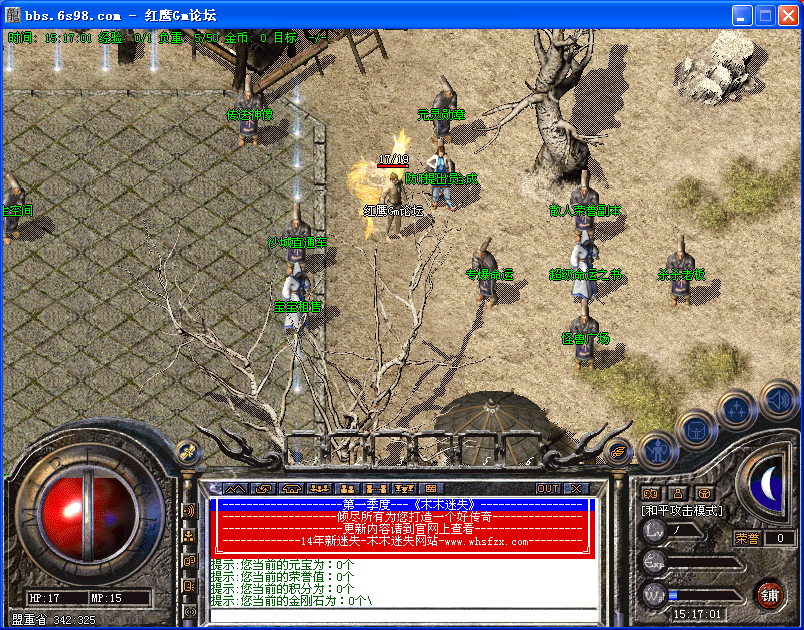
Task: Click the mountain-shaped icon above chat
Action: [234, 488]
